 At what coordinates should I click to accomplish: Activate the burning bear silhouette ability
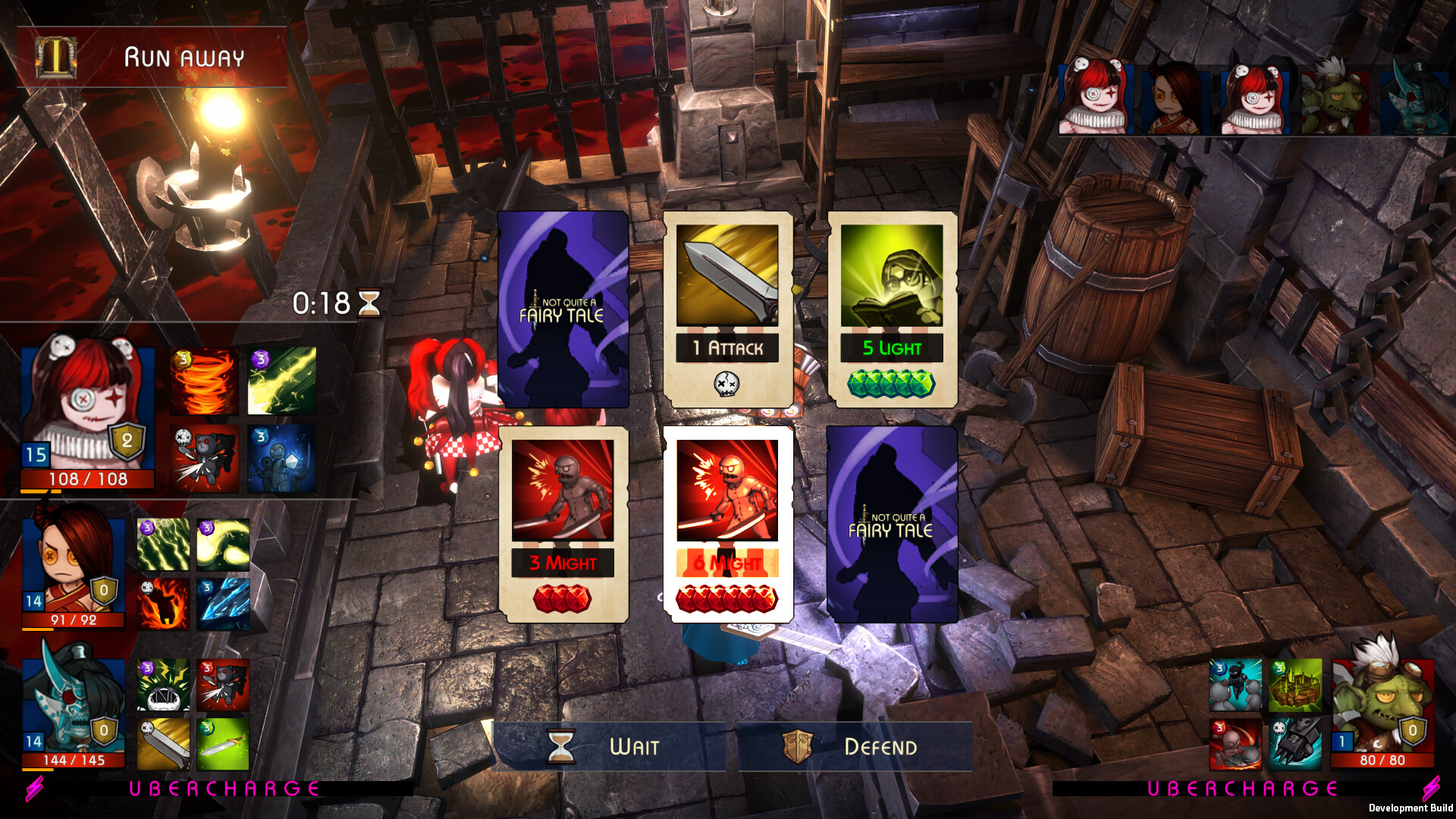pos(162,603)
